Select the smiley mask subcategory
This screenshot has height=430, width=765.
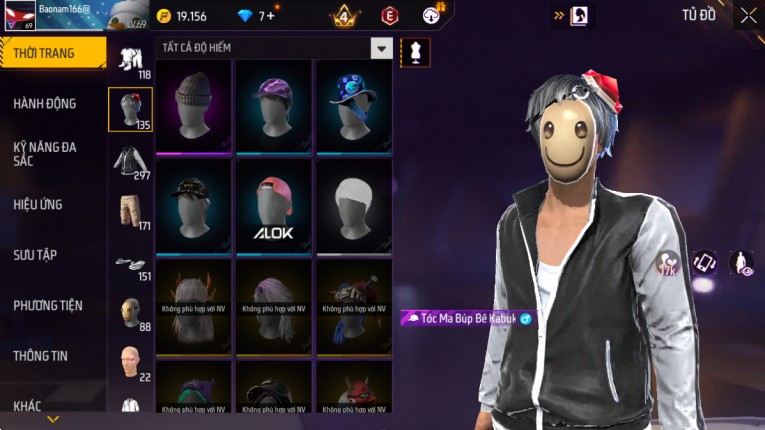[130, 313]
